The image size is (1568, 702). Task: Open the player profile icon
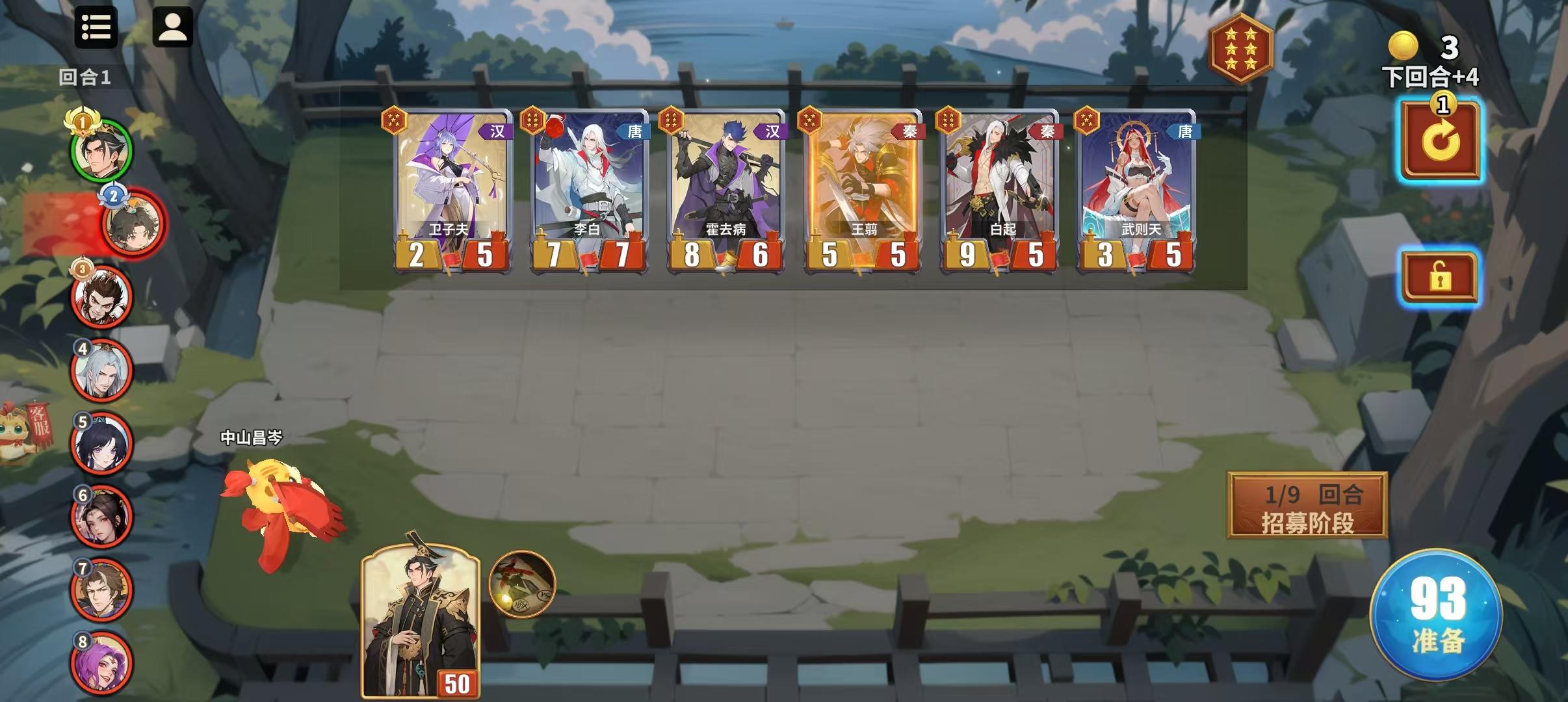(170, 27)
